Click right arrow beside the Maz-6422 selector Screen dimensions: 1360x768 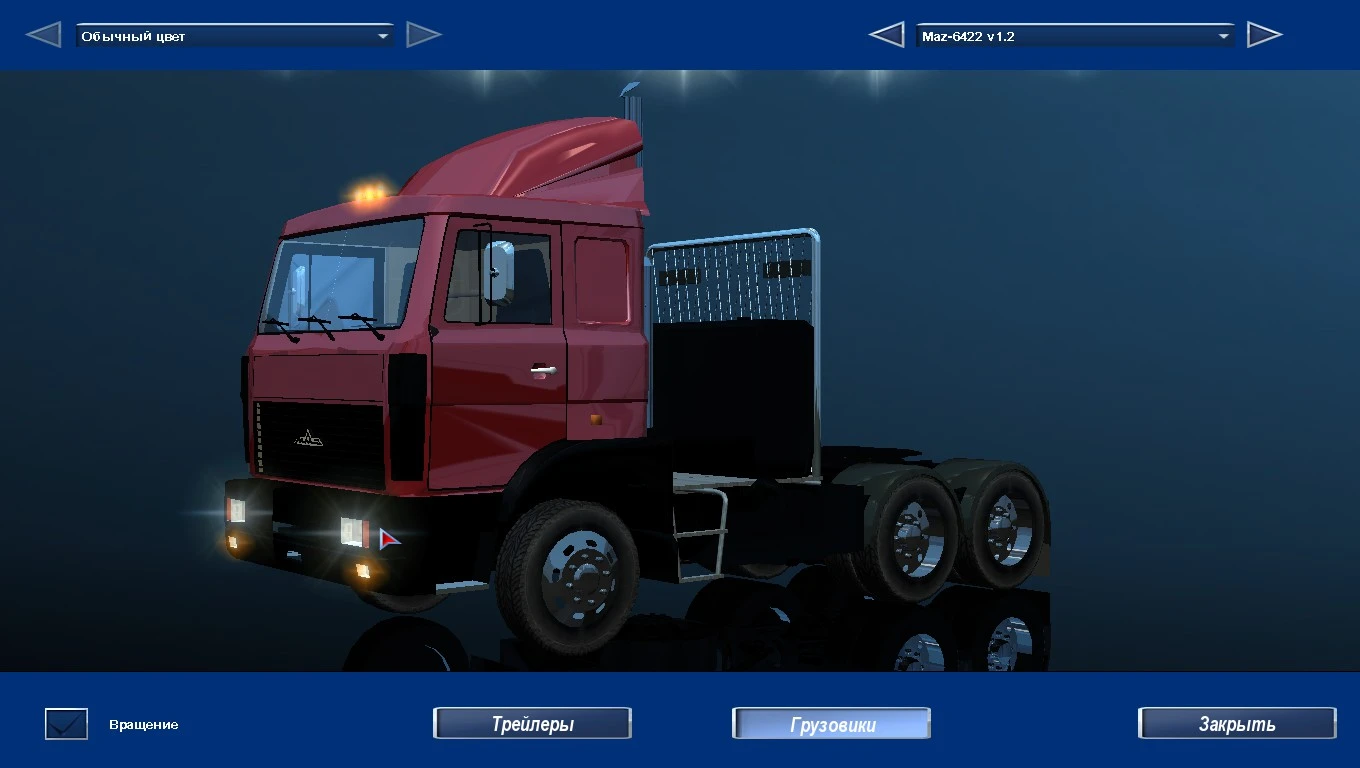pos(1265,33)
